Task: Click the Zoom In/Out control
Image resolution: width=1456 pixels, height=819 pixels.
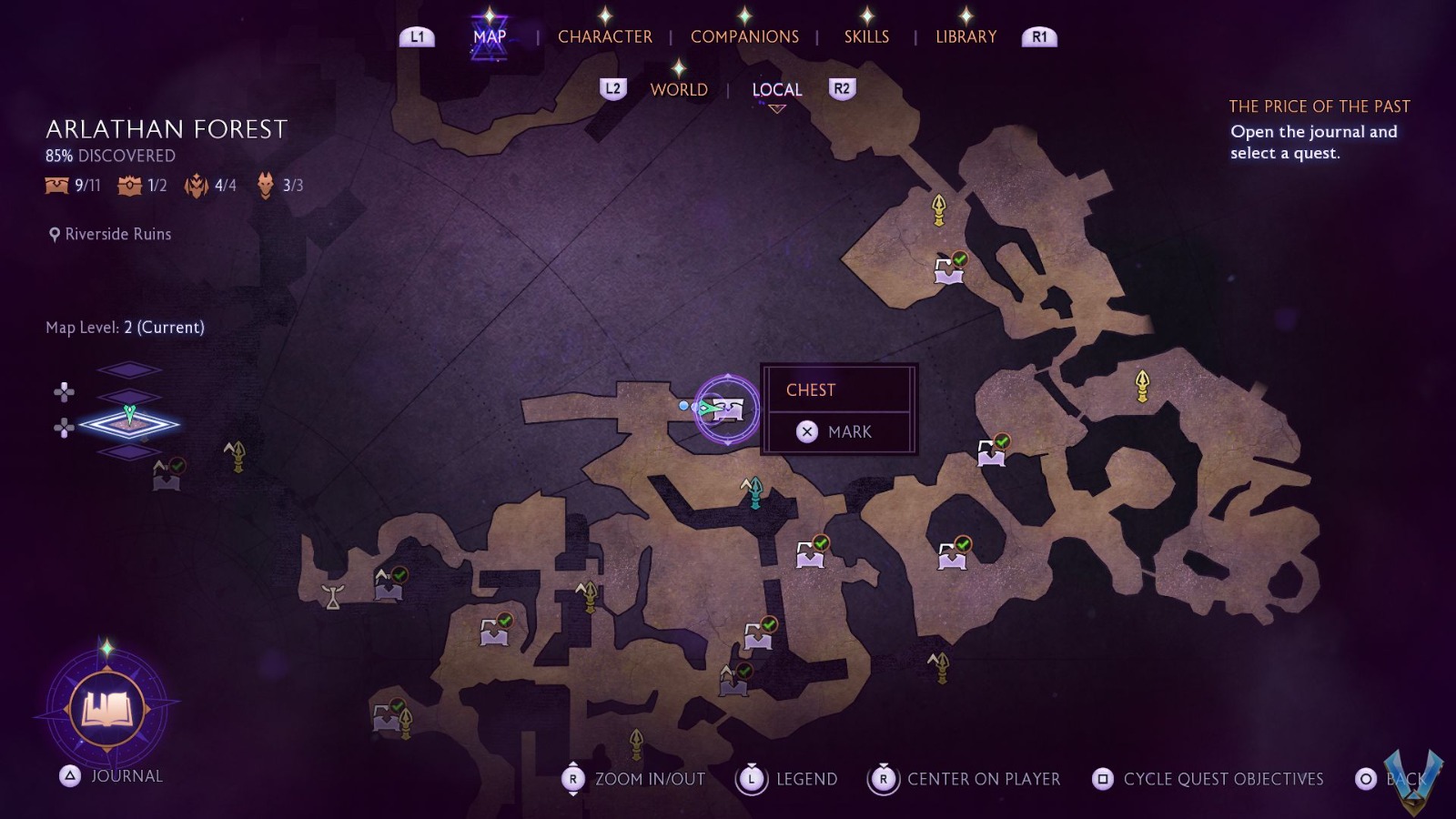Action: click(x=635, y=779)
